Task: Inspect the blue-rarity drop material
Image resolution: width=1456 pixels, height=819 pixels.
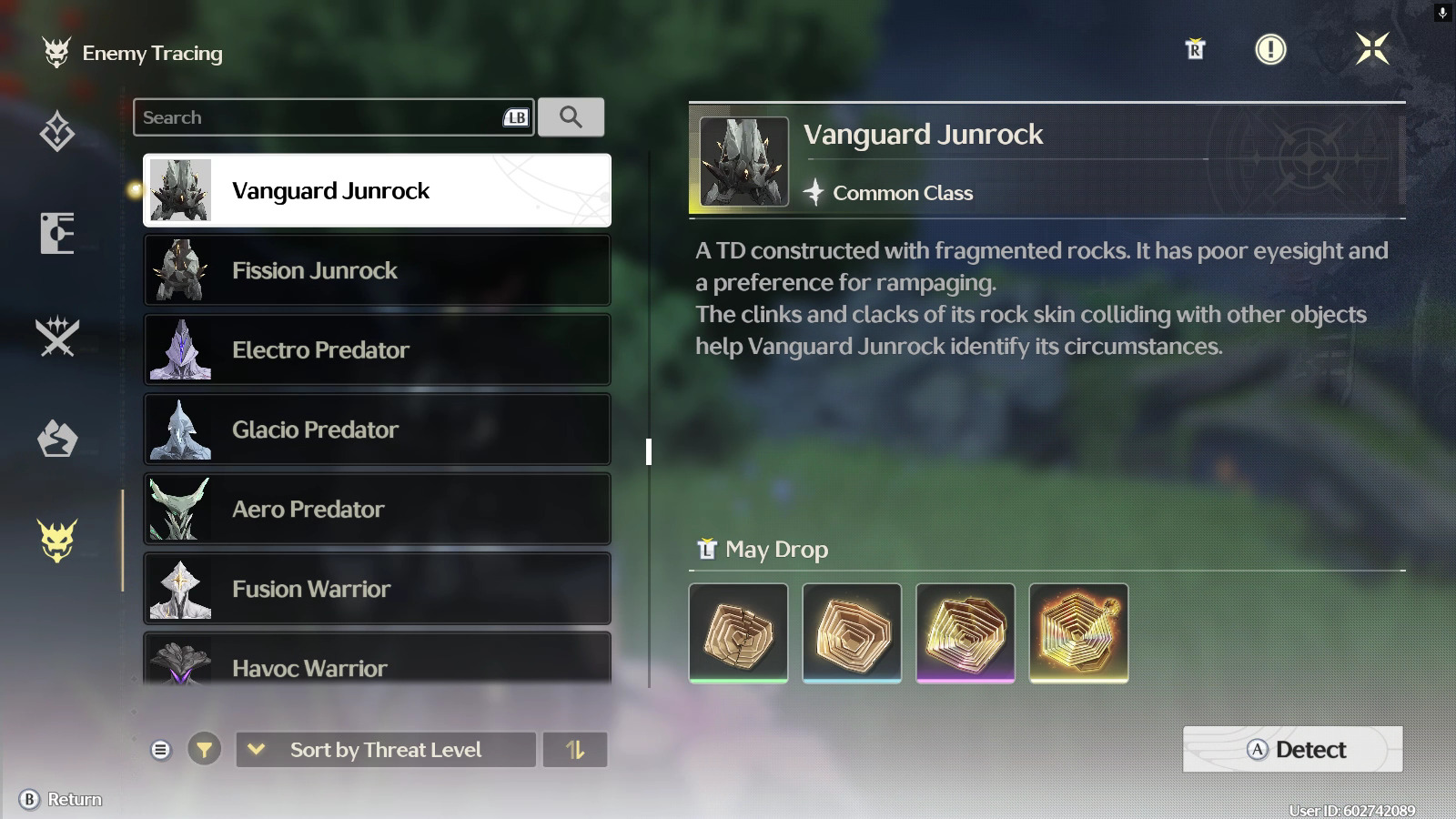Action: [852, 632]
